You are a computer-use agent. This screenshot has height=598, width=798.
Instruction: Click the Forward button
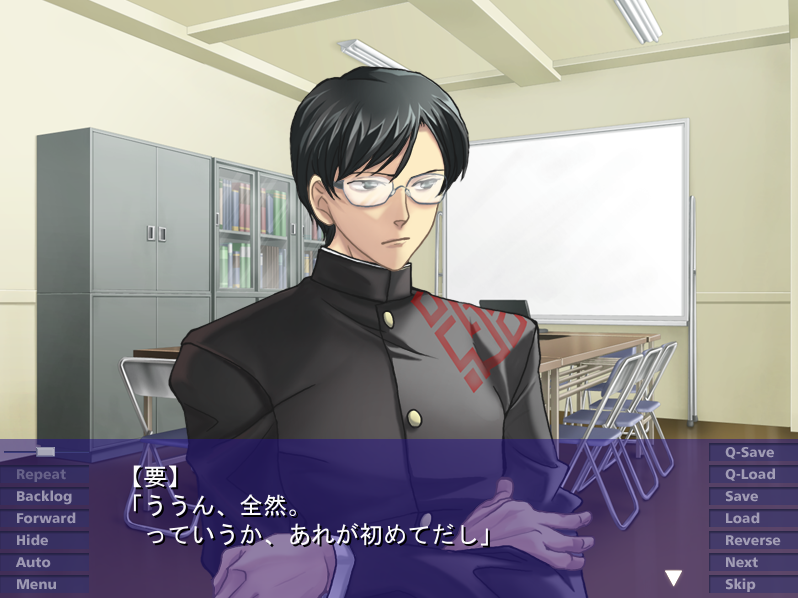pos(45,519)
